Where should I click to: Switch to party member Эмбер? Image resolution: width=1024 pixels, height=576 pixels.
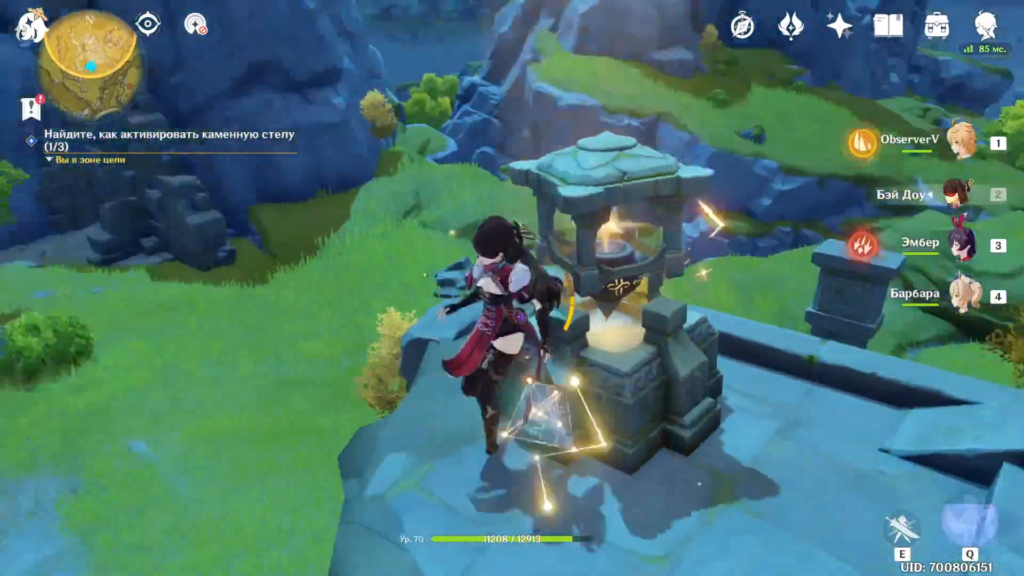coord(962,245)
